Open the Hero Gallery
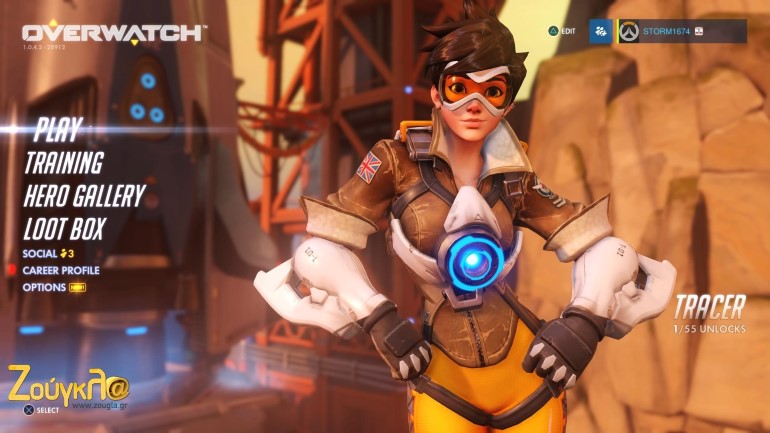Screen dimensions: 770x433 [x=84, y=195]
